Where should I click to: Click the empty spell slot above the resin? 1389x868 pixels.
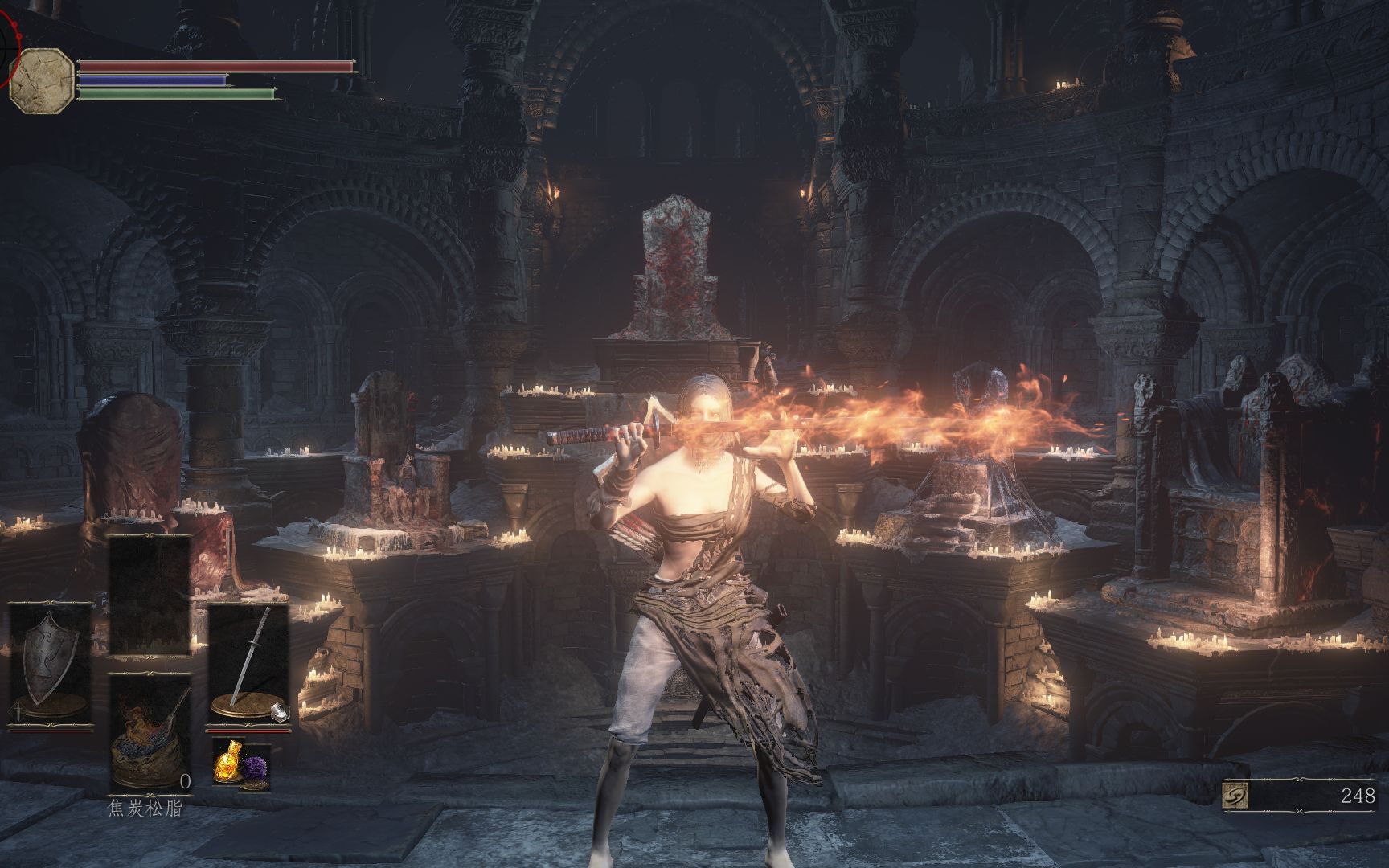coord(150,595)
